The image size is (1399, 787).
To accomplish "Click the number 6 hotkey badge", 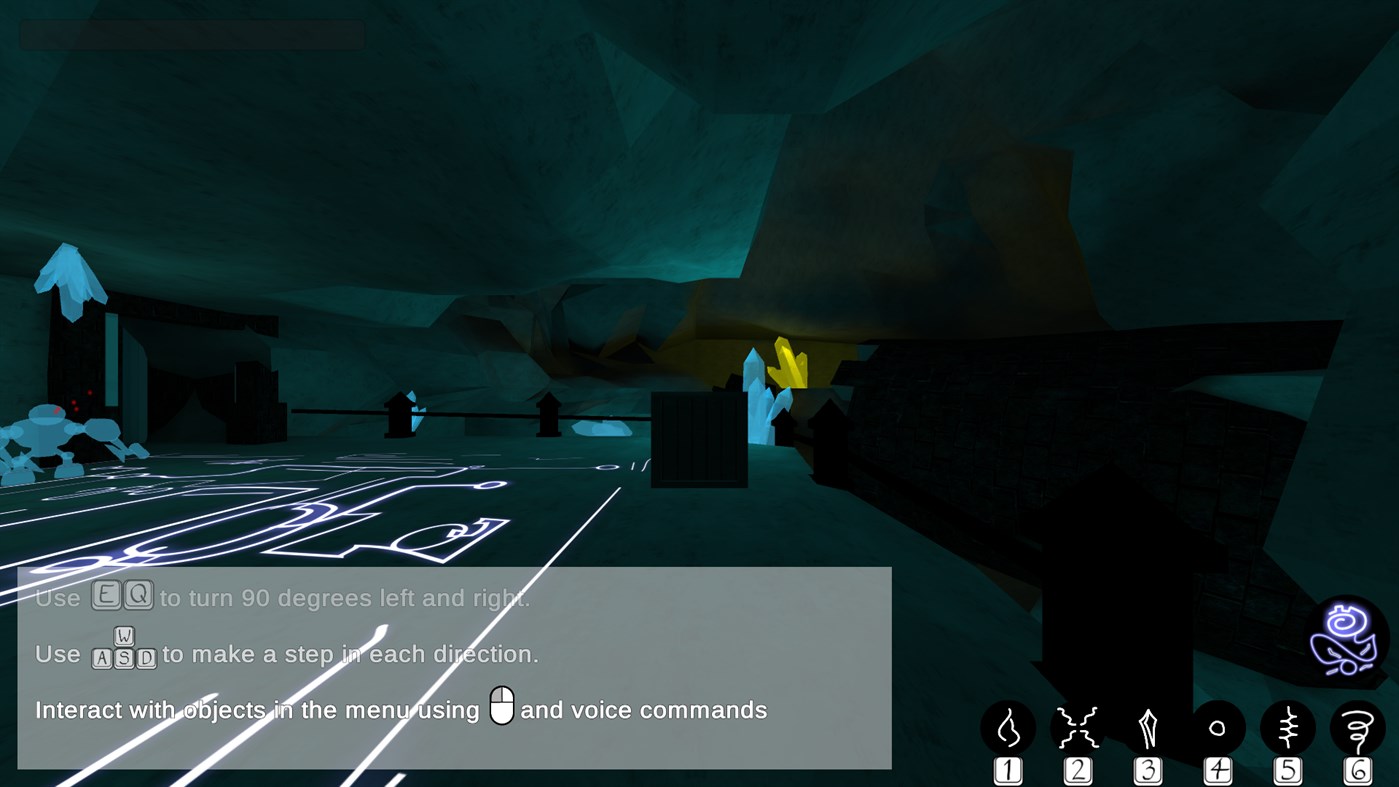I will pyautogui.click(x=1357, y=768).
